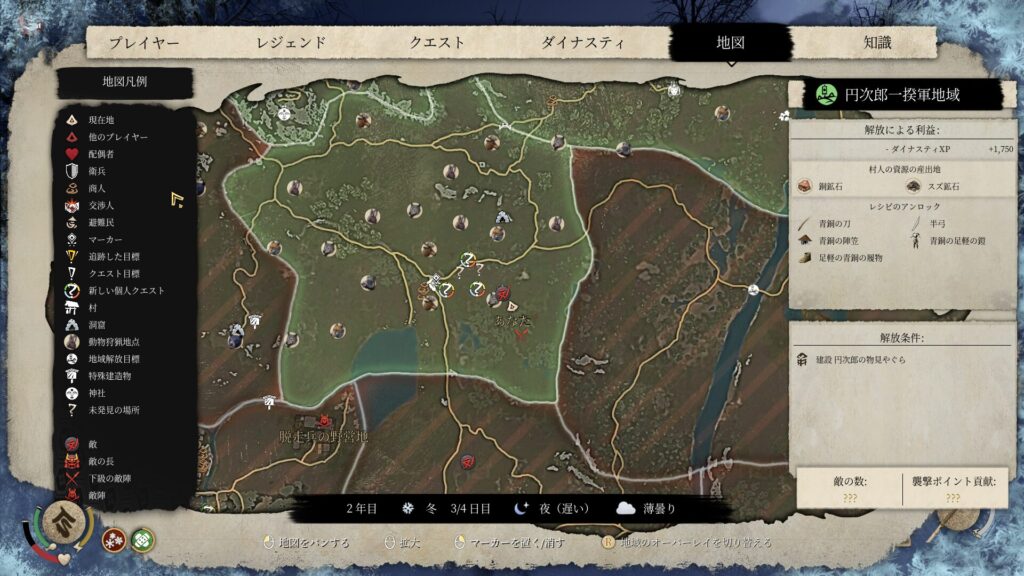Click the 銅鉱石 copper ore resource icon
Image resolution: width=1024 pixels, height=576 pixels.
click(805, 186)
